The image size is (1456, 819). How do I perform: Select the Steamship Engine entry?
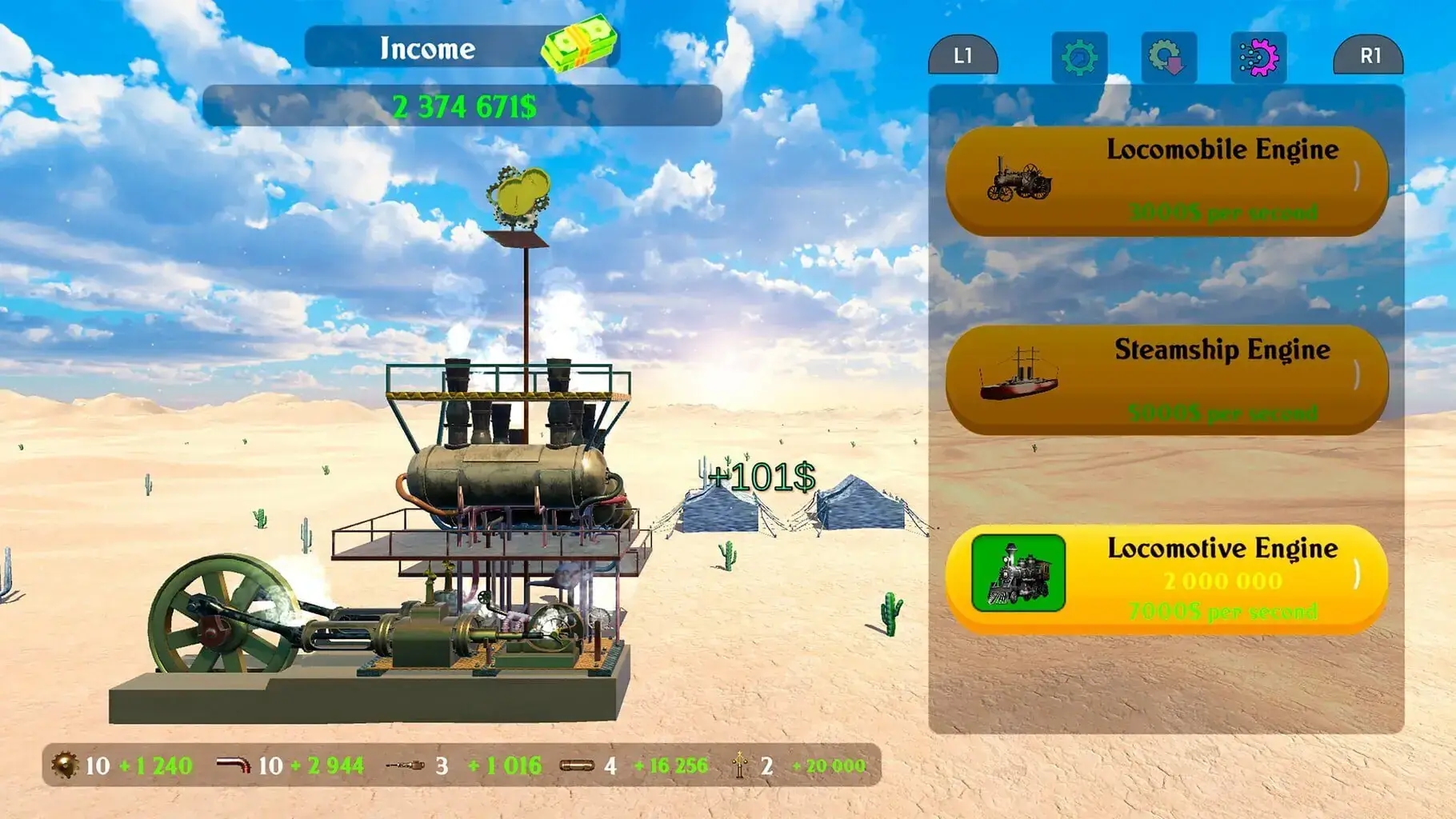pos(1166,379)
